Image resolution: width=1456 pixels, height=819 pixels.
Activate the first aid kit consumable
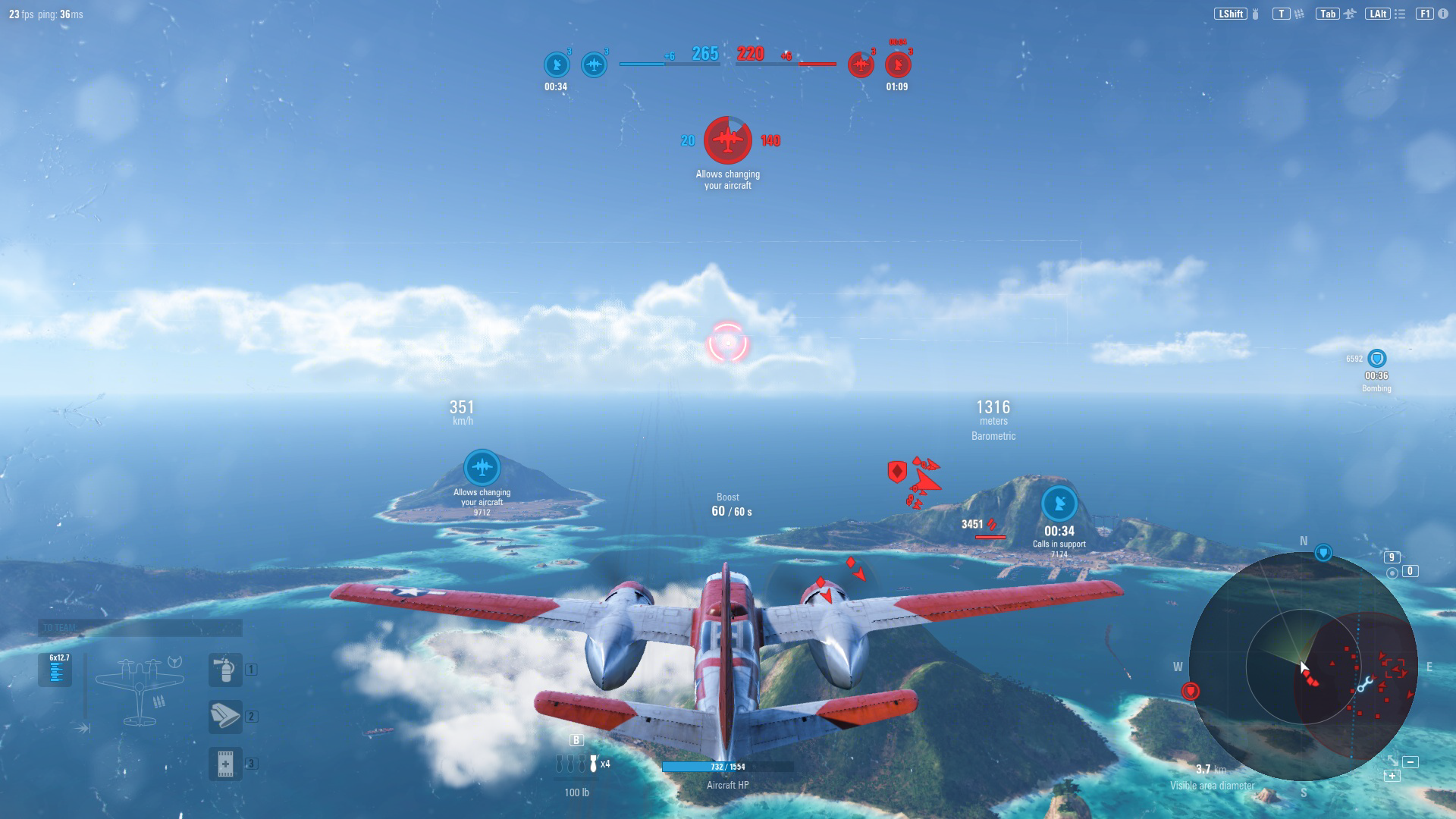[225, 763]
